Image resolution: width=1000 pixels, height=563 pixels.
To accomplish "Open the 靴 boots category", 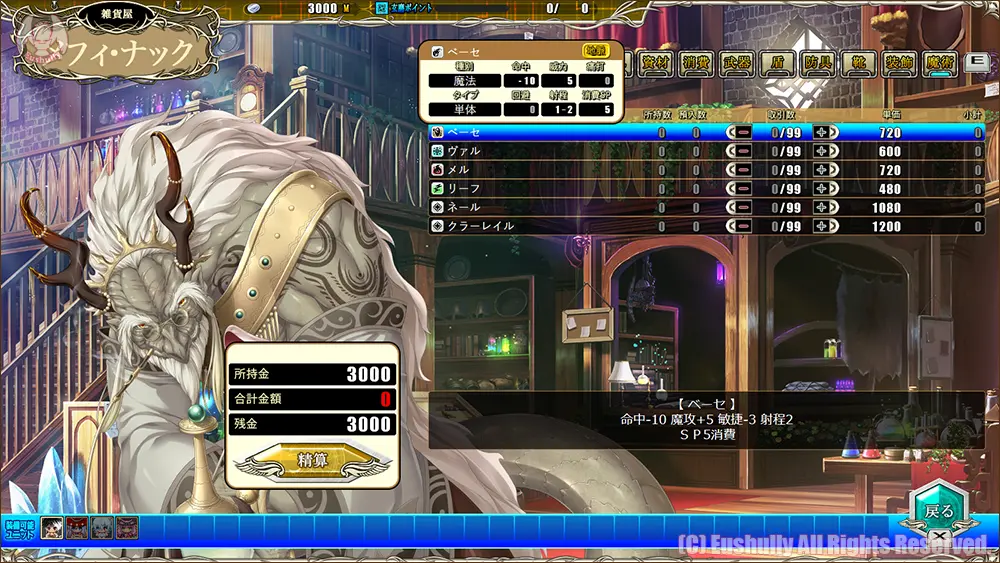I will [x=858, y=63].
